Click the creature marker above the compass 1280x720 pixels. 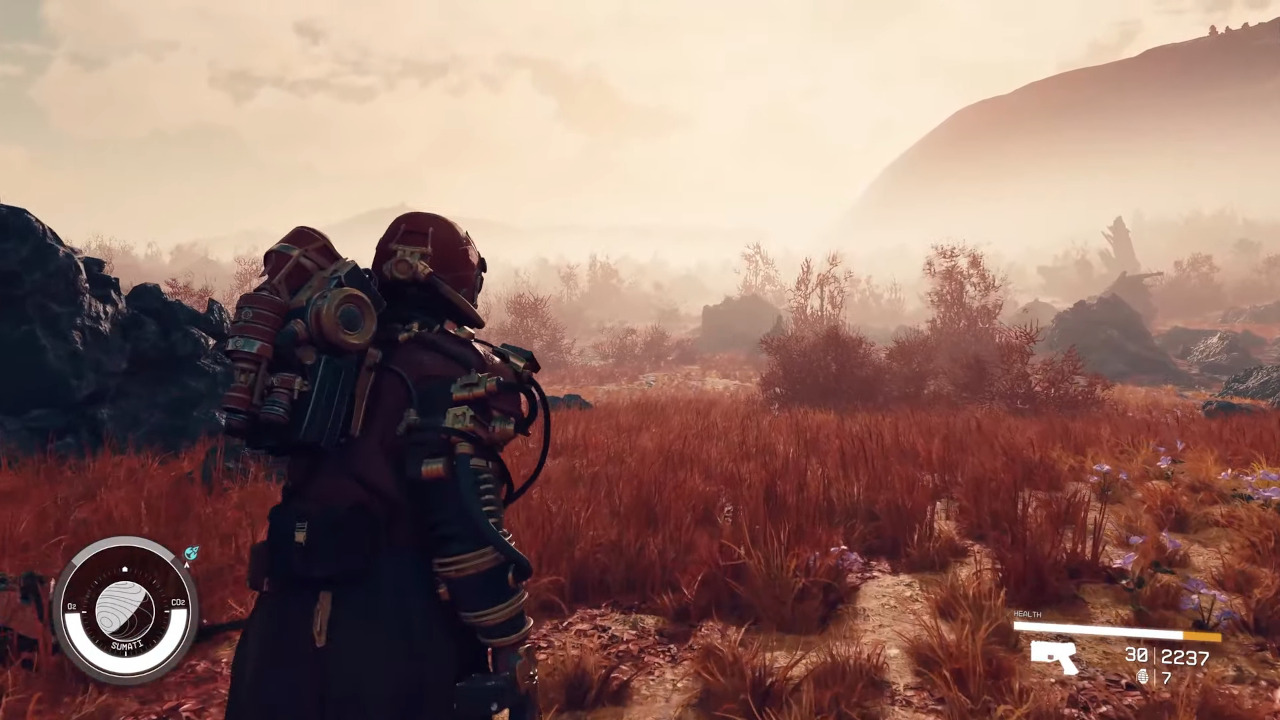coord(191,552)
